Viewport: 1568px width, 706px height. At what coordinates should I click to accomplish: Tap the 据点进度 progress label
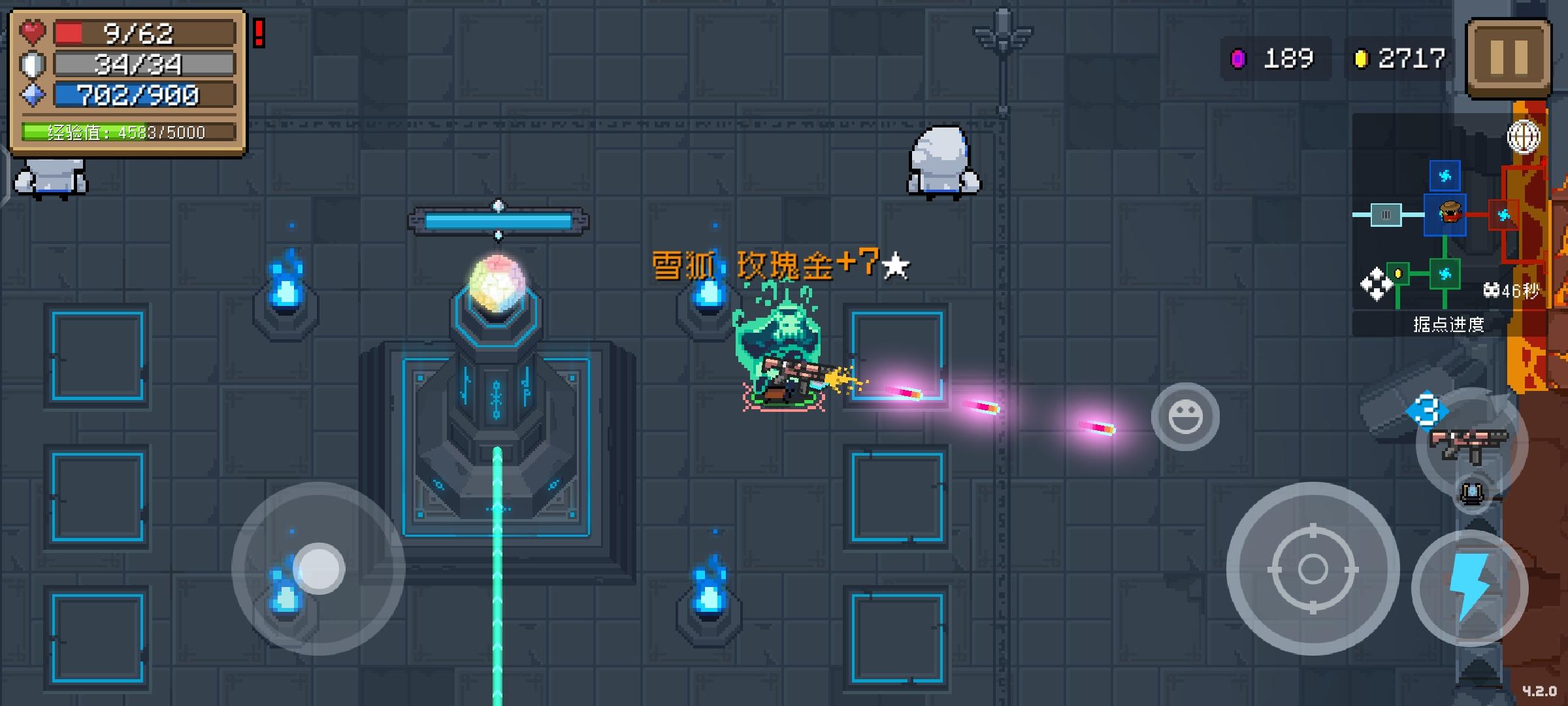coord(1449,324)
